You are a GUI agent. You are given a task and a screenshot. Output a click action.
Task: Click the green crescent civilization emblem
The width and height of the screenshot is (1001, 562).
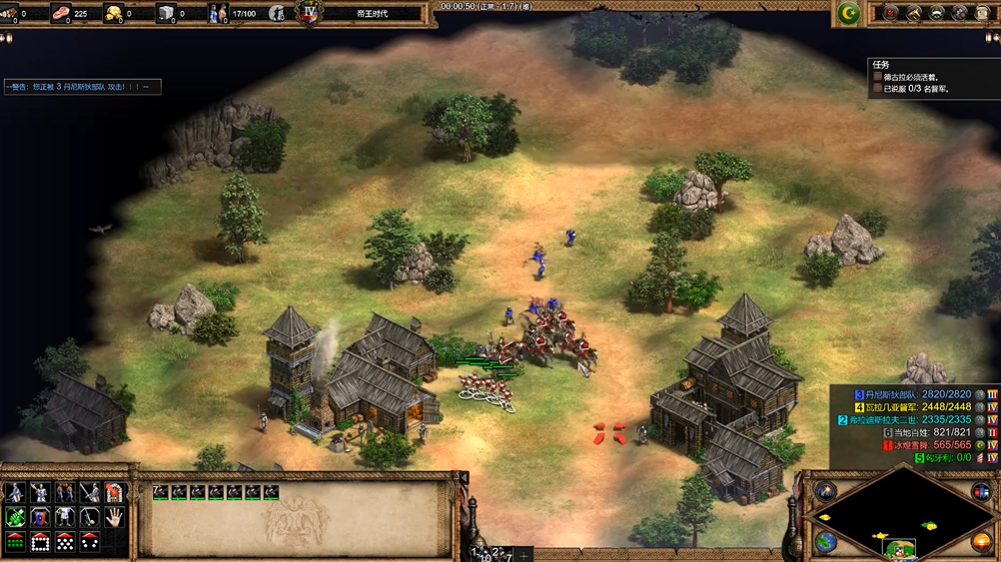coord(848,13)
